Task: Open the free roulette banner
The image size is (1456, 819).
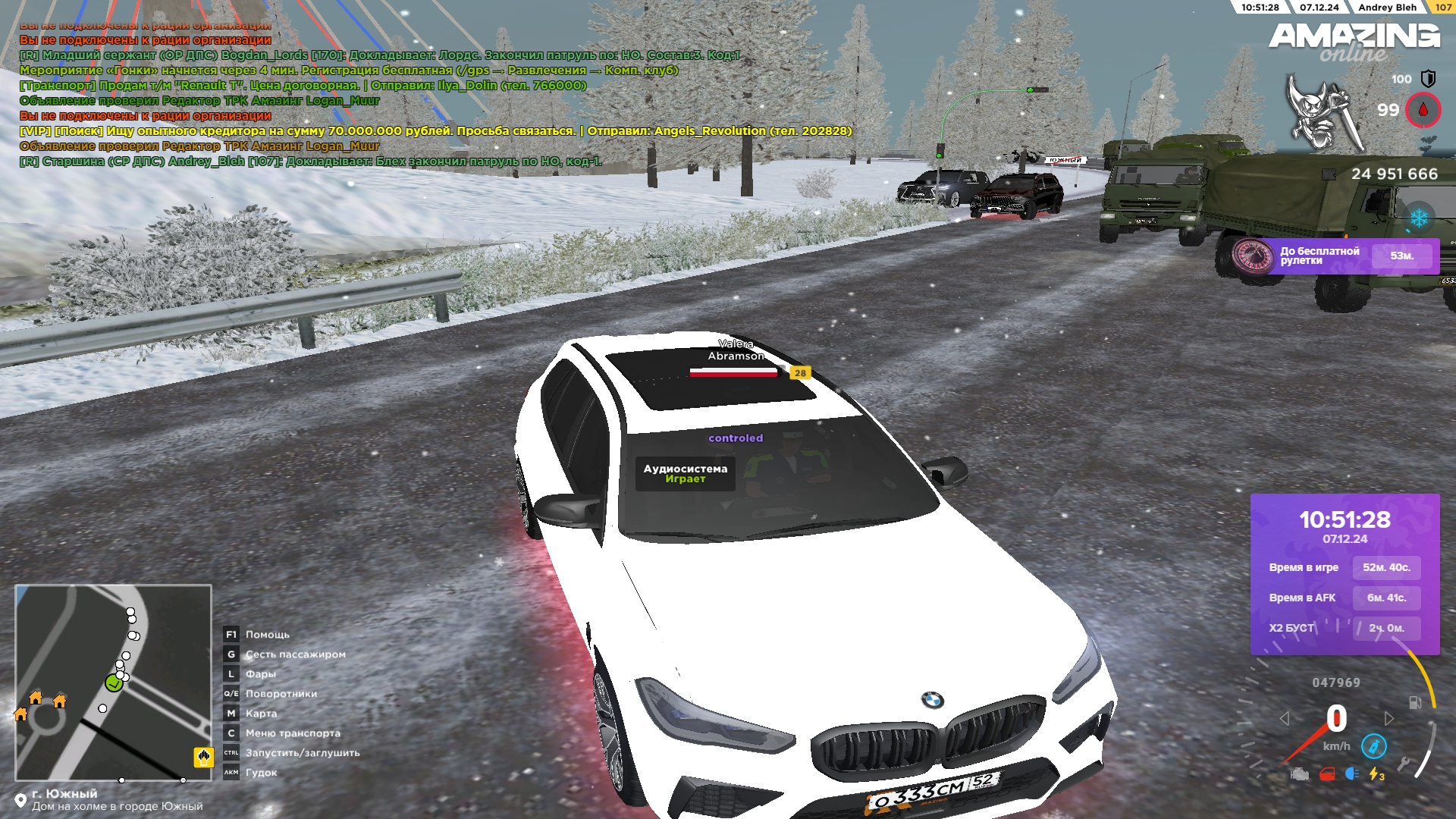Action: pyautogui.click(x=1335, y=256)
